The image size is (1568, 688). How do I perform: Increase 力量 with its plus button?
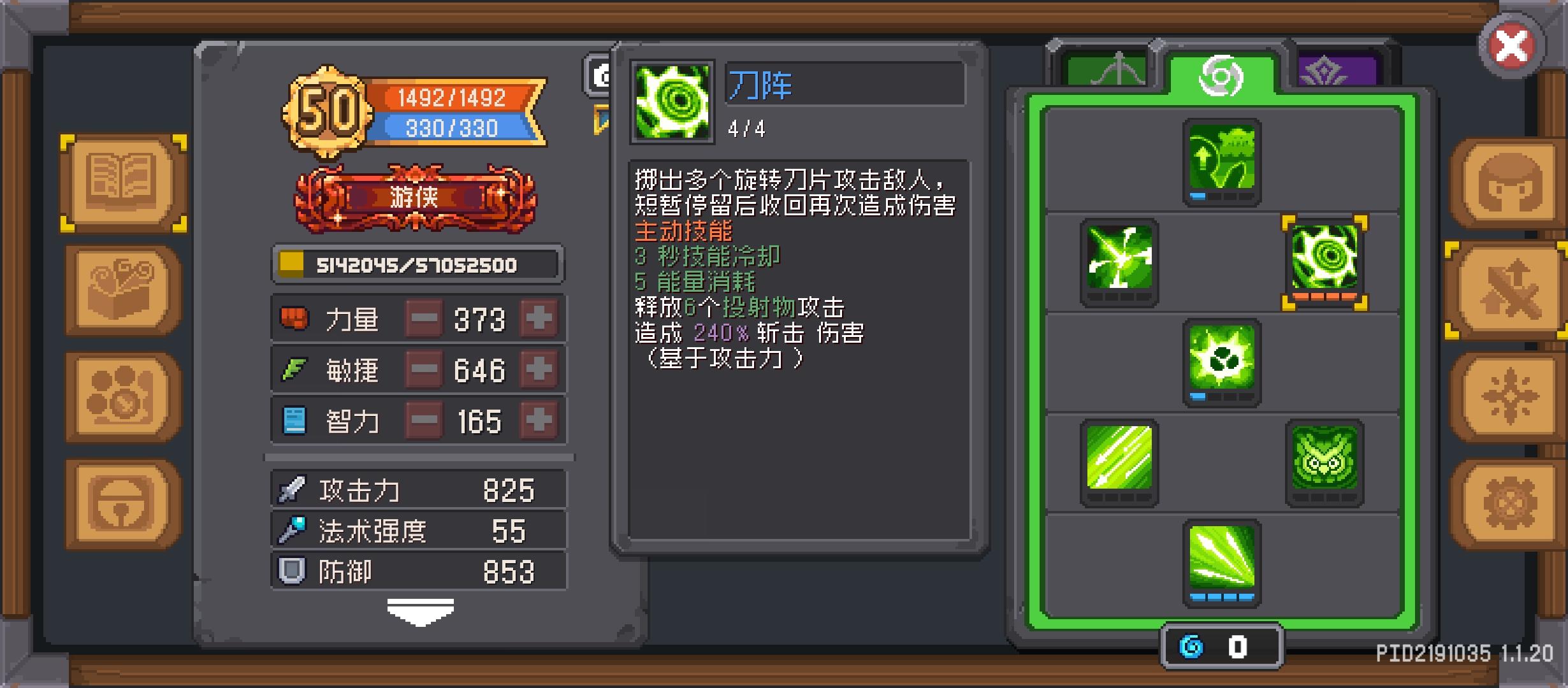click(539, 319)
